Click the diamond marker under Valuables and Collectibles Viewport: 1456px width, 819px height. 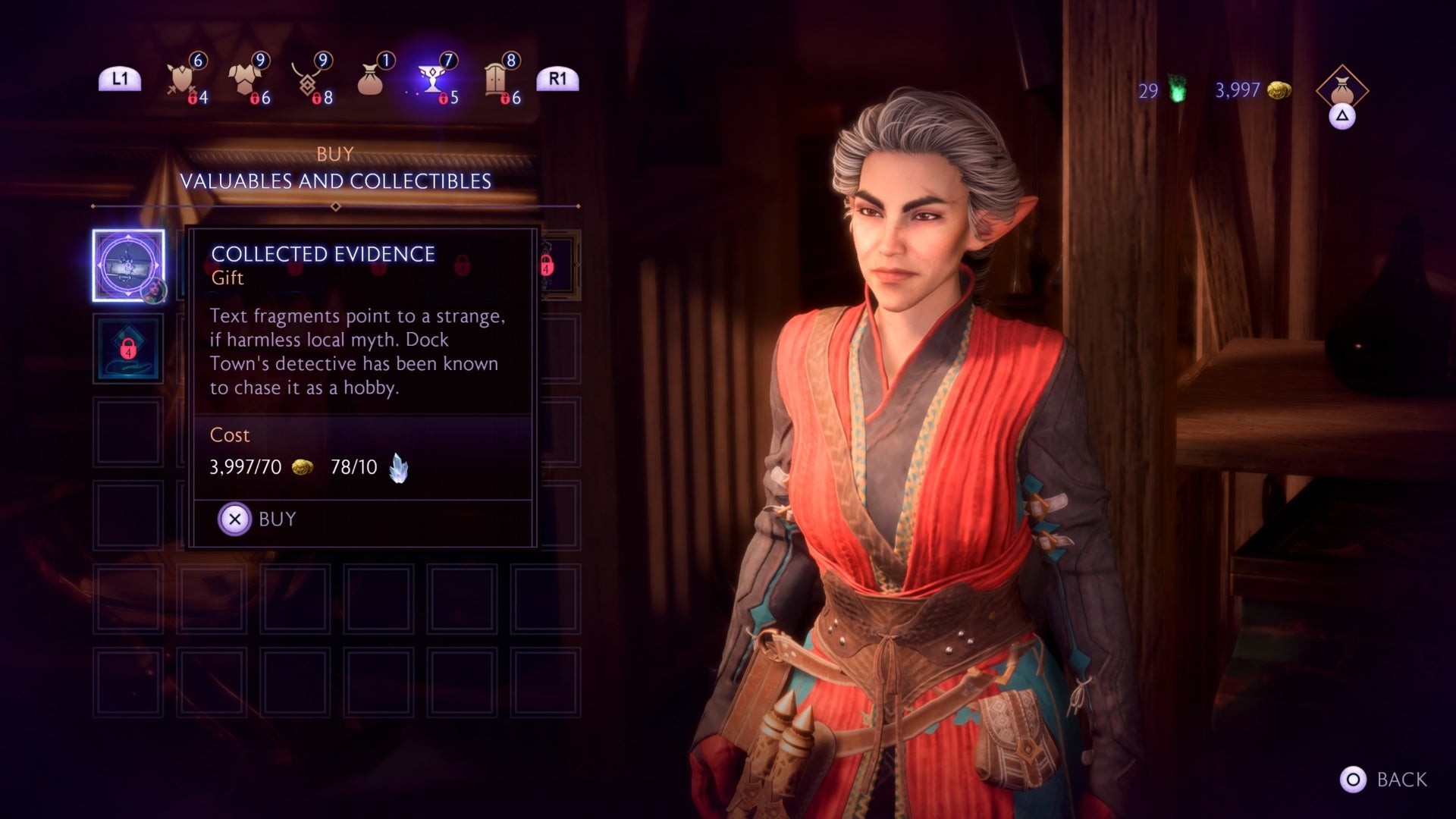coord(334,205)
